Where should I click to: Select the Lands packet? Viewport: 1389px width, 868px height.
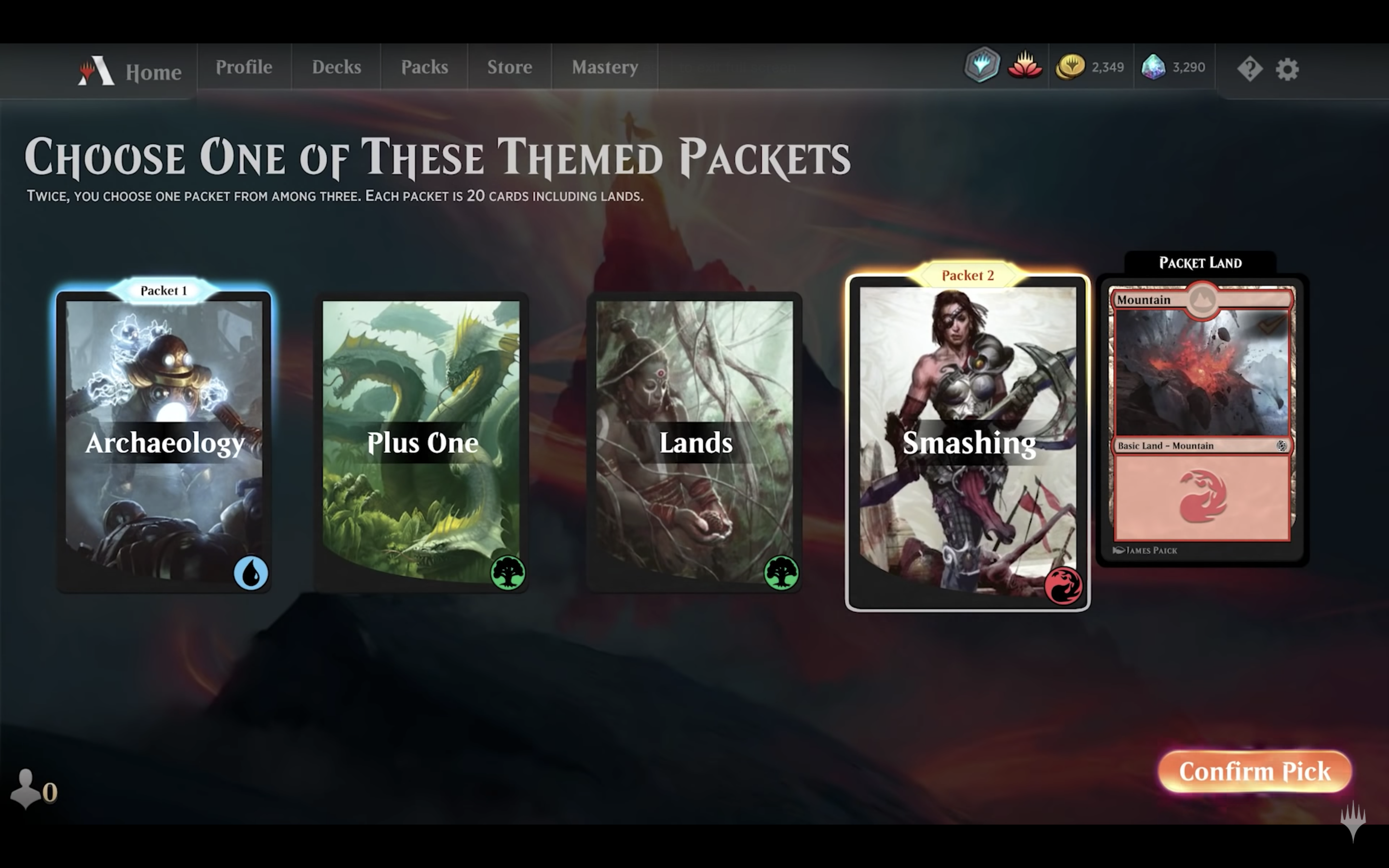(x=695, y=442)
